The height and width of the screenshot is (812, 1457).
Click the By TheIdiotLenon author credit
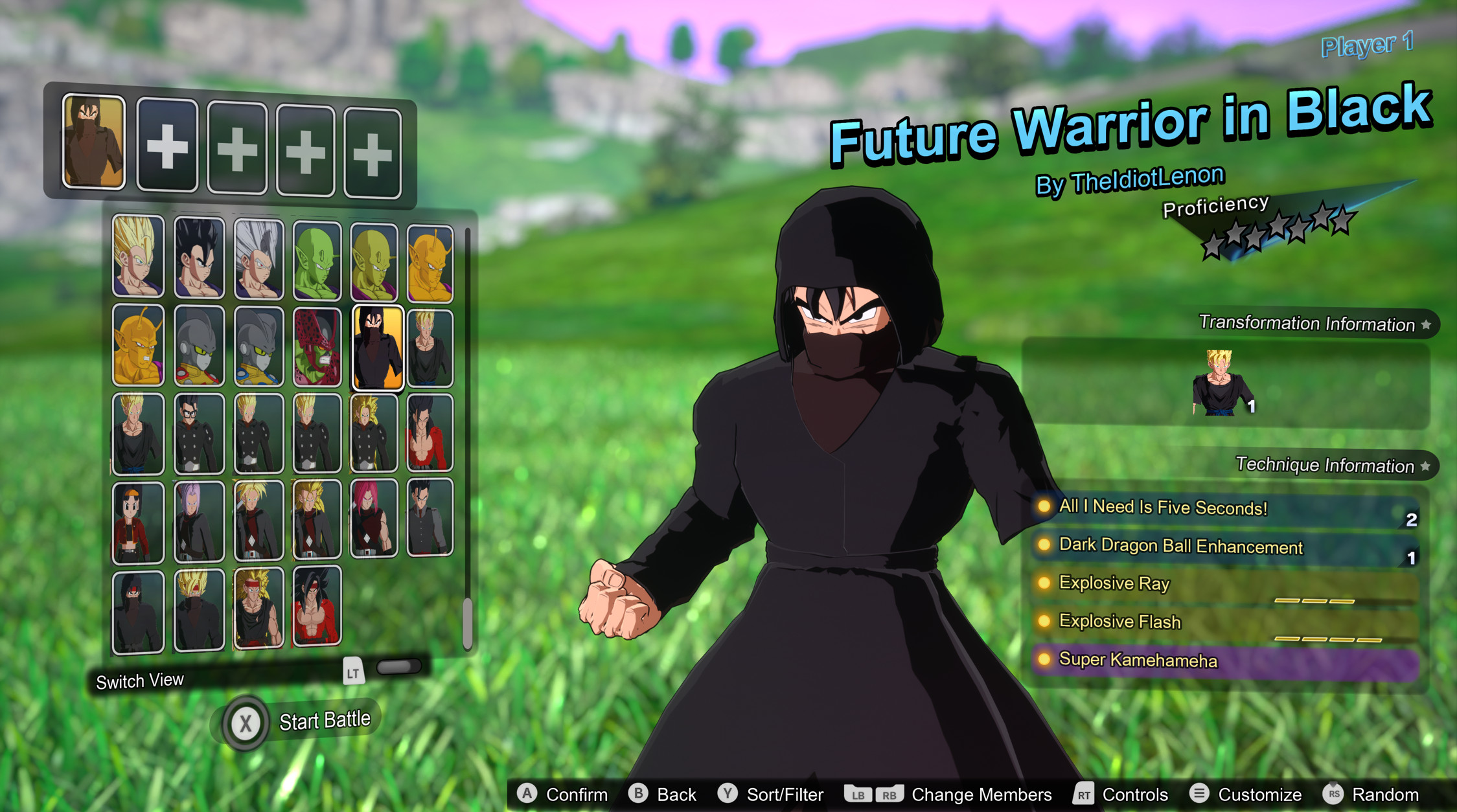1130,177
